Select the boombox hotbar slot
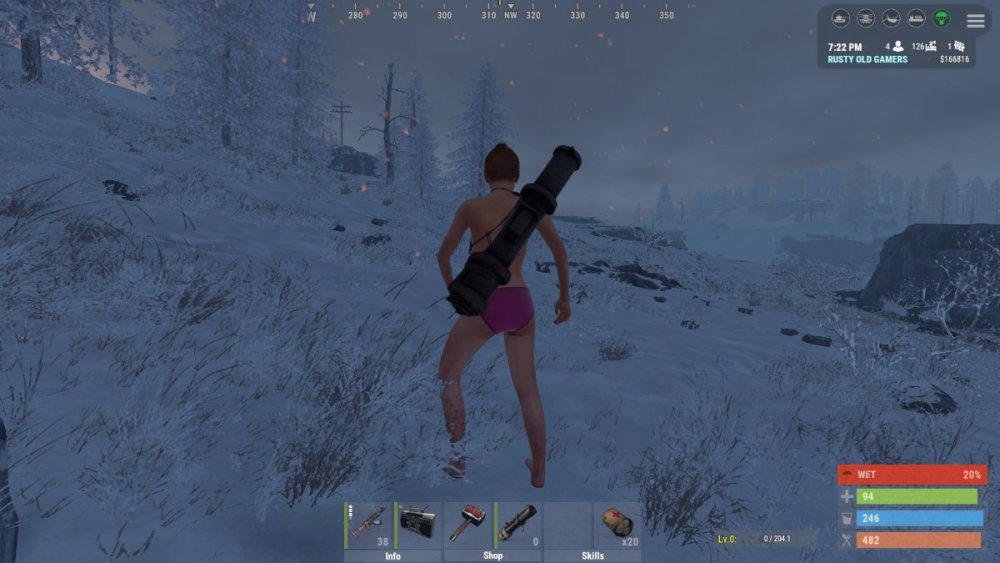The image size is (1000, 563). click(x=418, y=525)
